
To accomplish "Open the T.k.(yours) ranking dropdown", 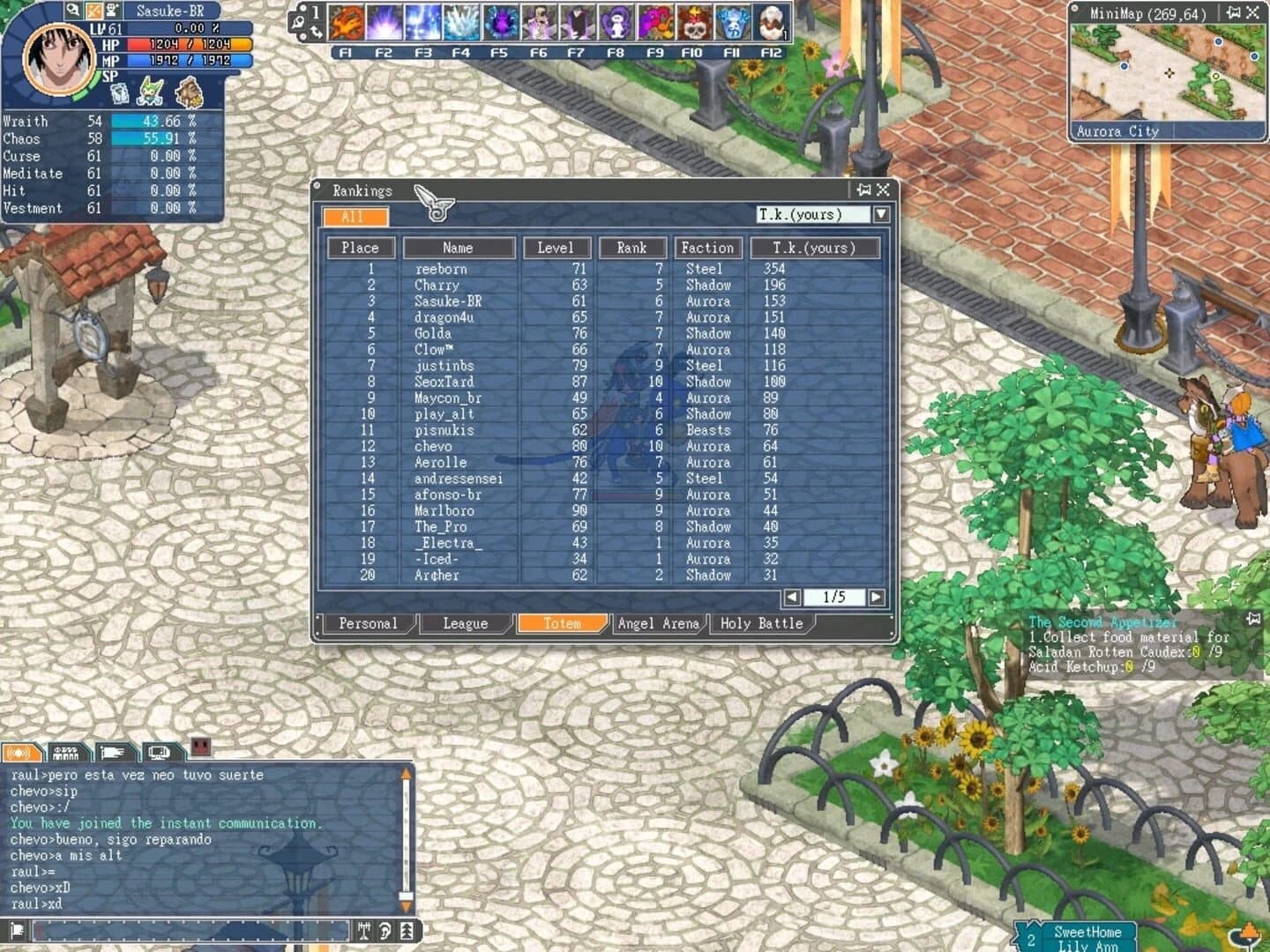I will point(879,212).
